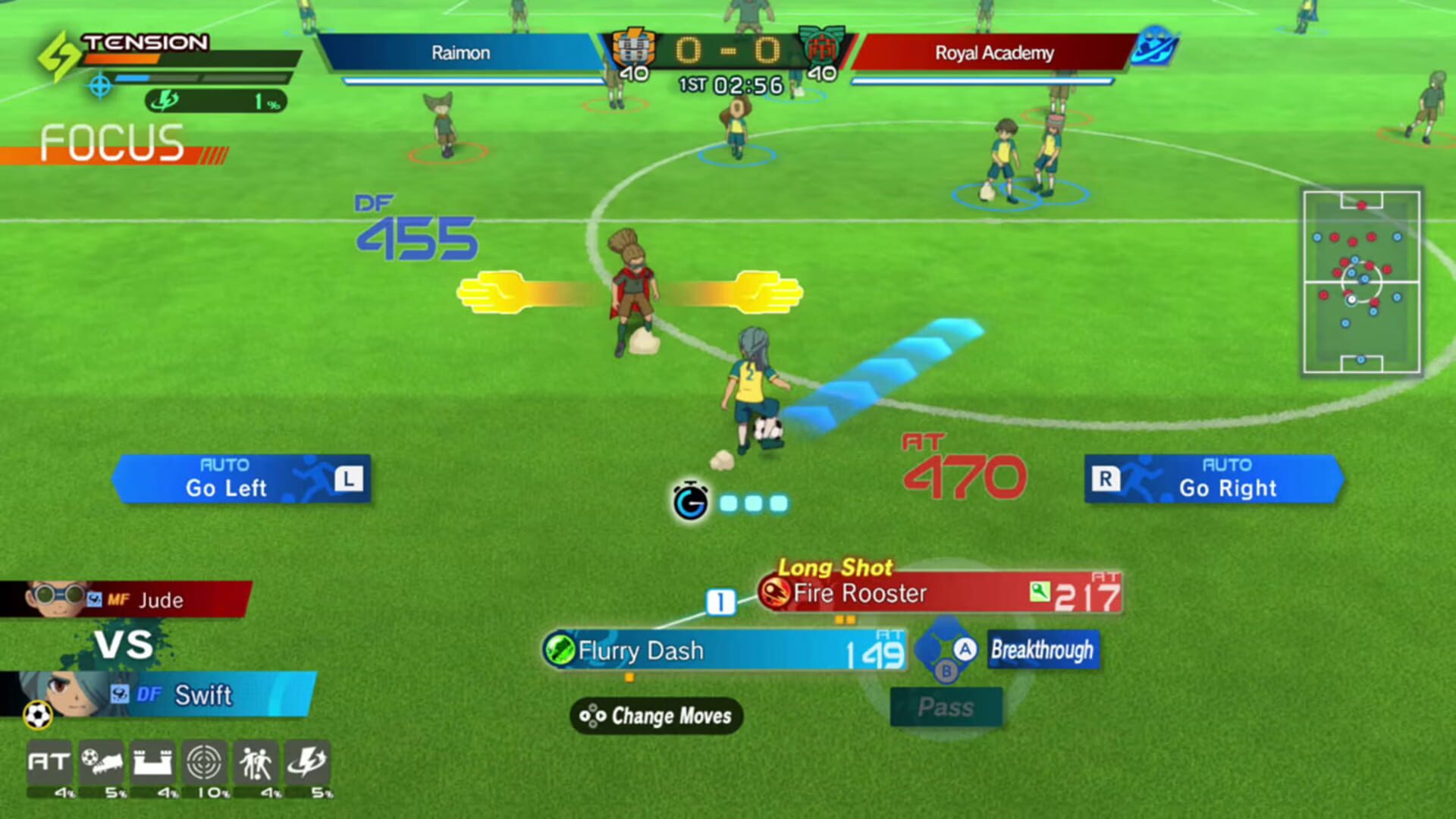Image resolution: width=1456 pixels, height=819 pixels.
Task: Open the Breakthrough action with A
Action: coord(1041,651)
